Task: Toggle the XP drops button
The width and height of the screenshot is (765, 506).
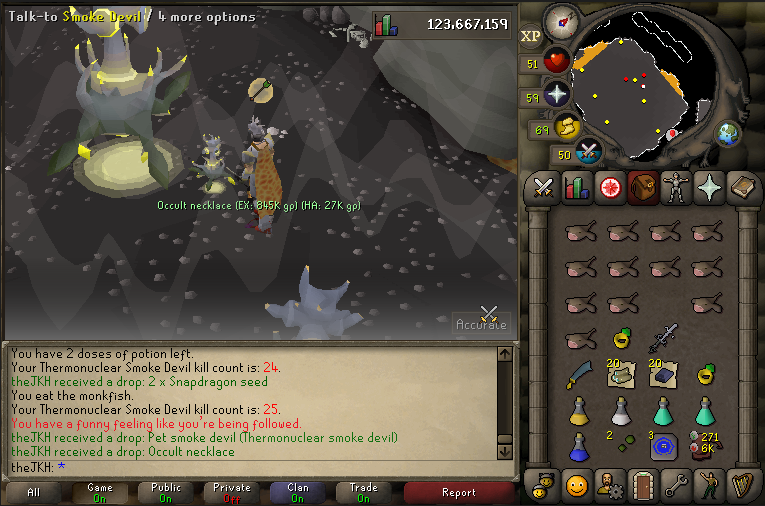Action: (531, 36)
